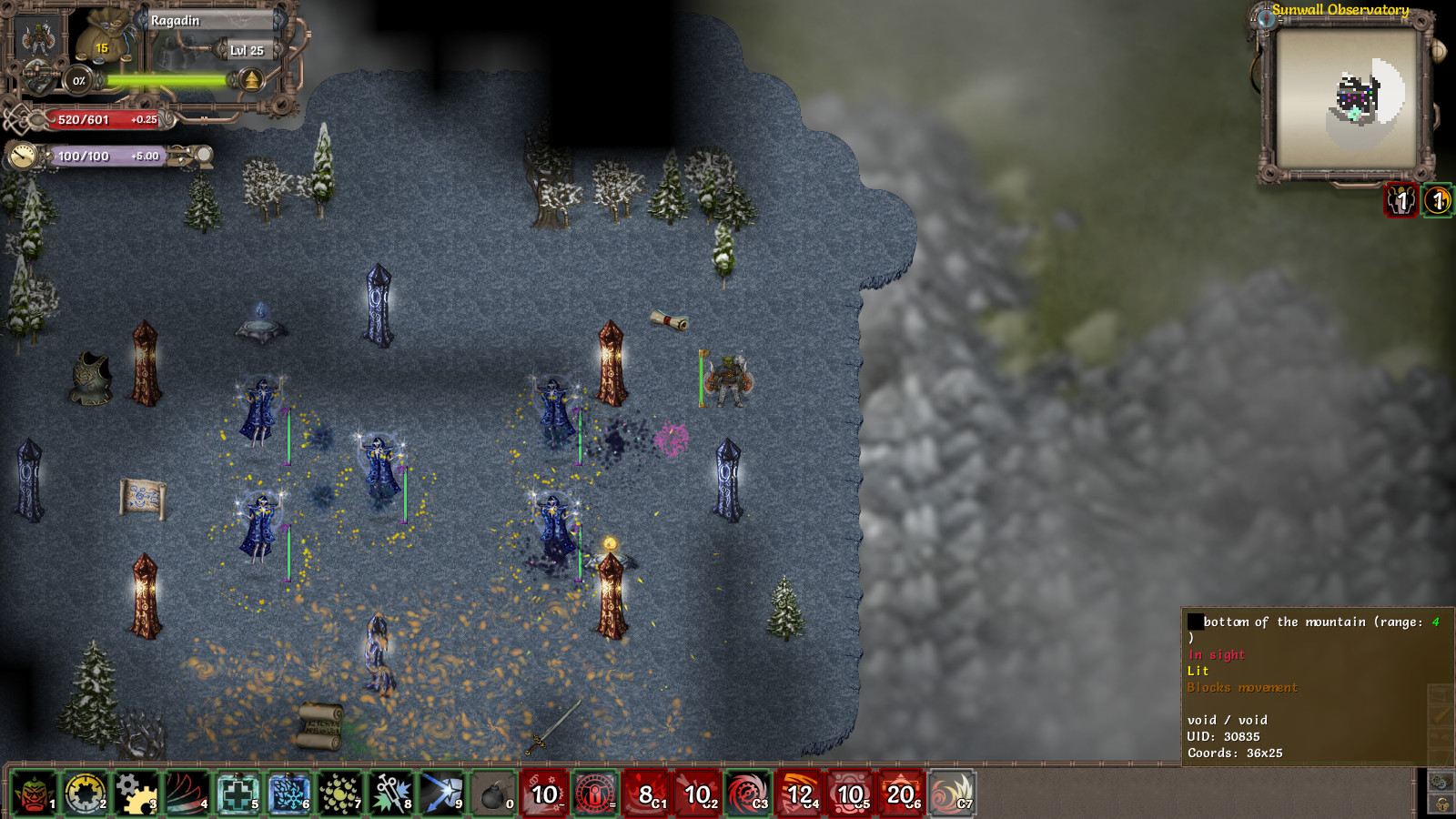Click the red effect icon below the minimap

(x=1398, y=202)
